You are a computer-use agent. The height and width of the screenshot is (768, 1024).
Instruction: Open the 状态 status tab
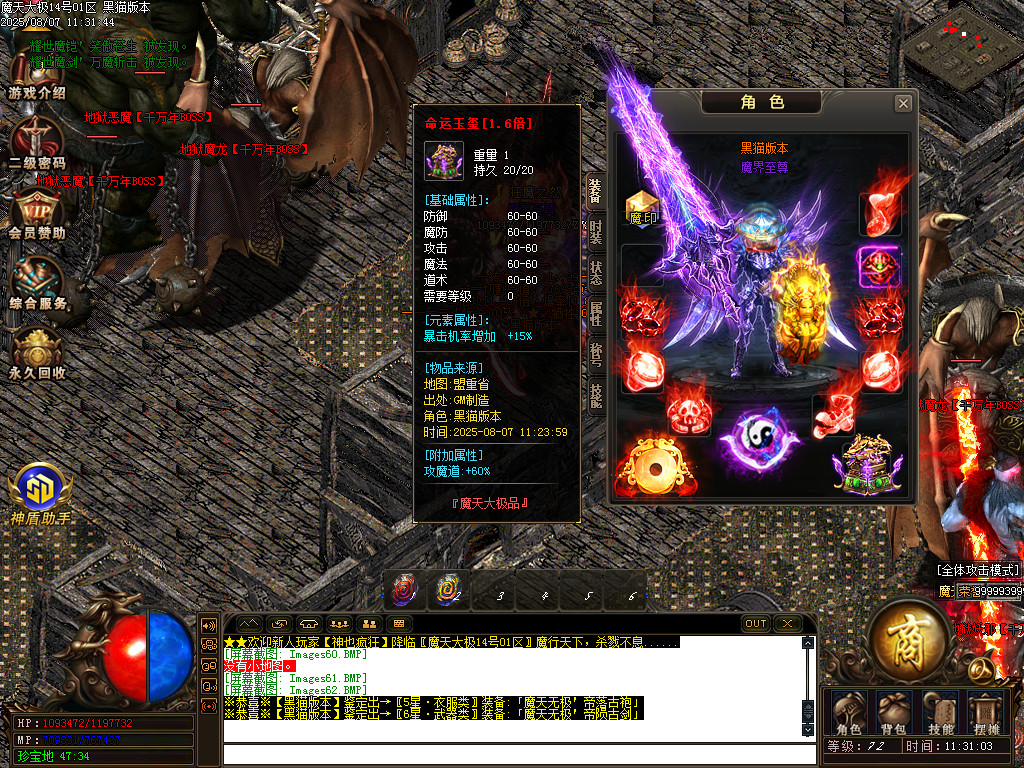(595, 273)
